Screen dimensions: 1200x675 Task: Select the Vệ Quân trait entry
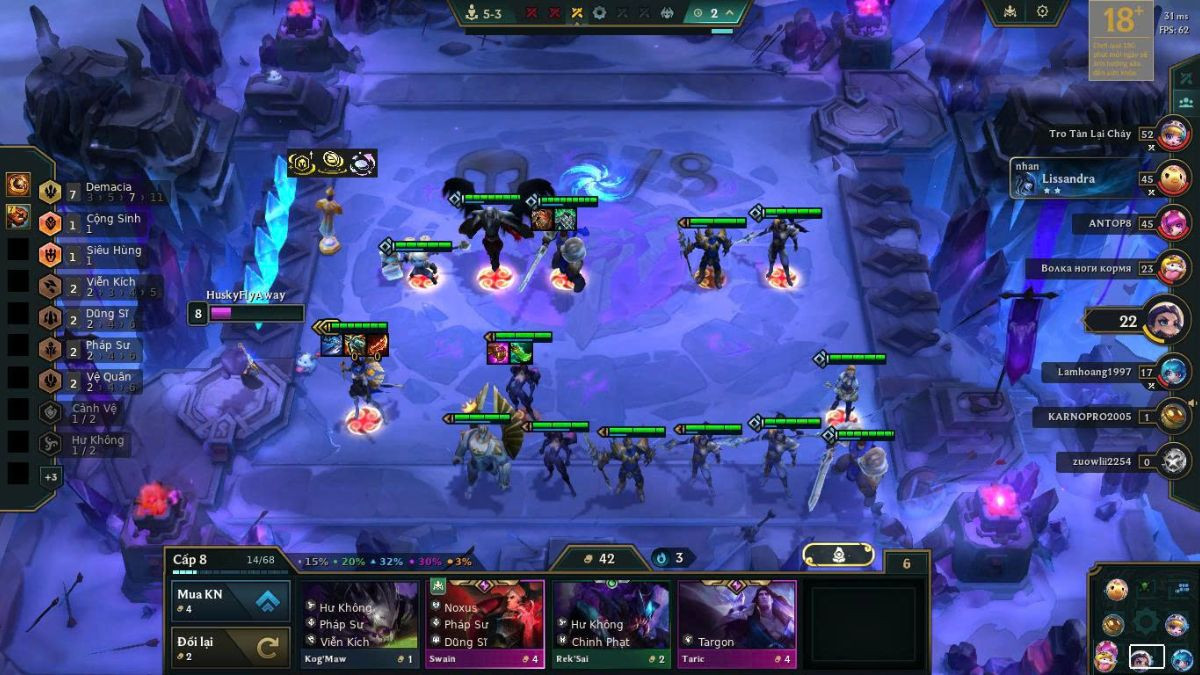100,381
